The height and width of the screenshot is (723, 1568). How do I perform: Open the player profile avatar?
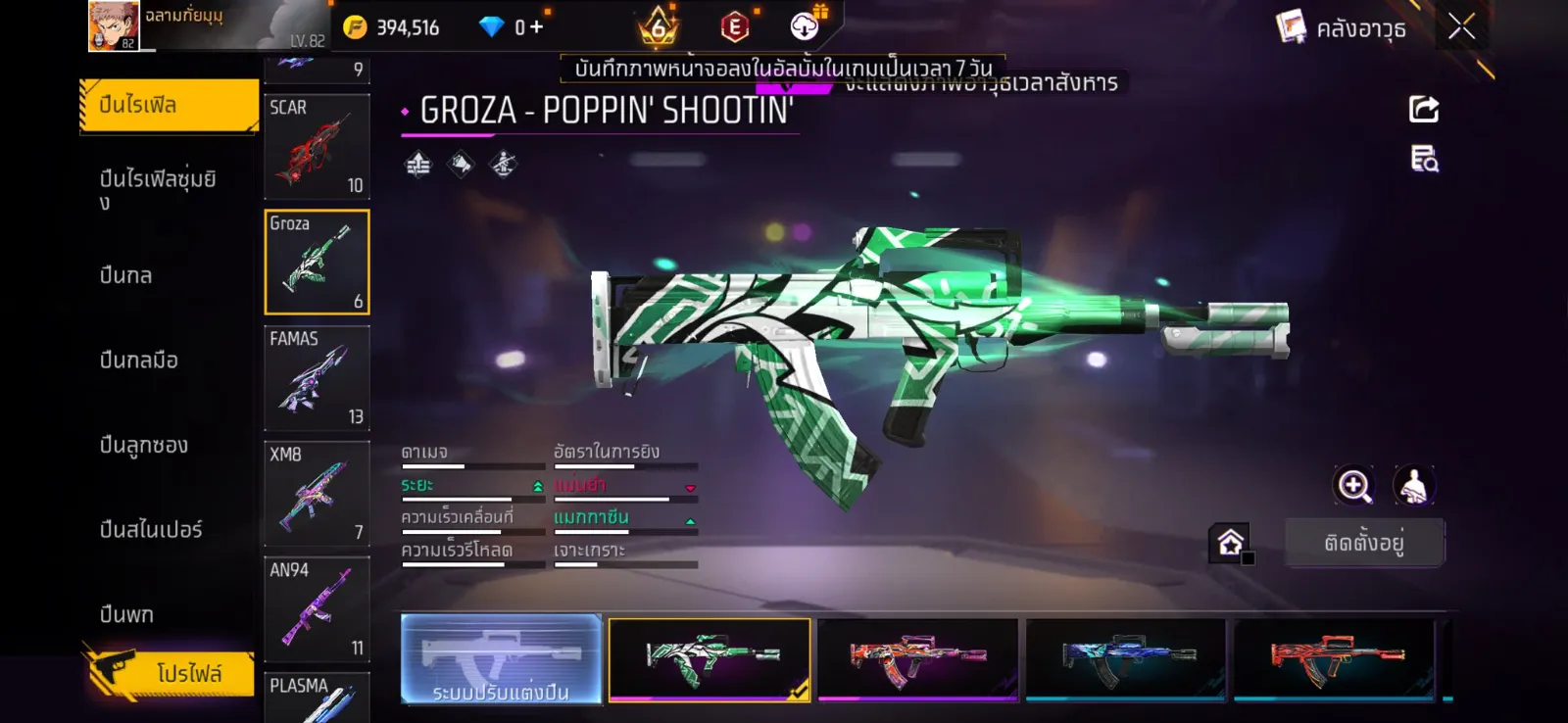point(114,26)
